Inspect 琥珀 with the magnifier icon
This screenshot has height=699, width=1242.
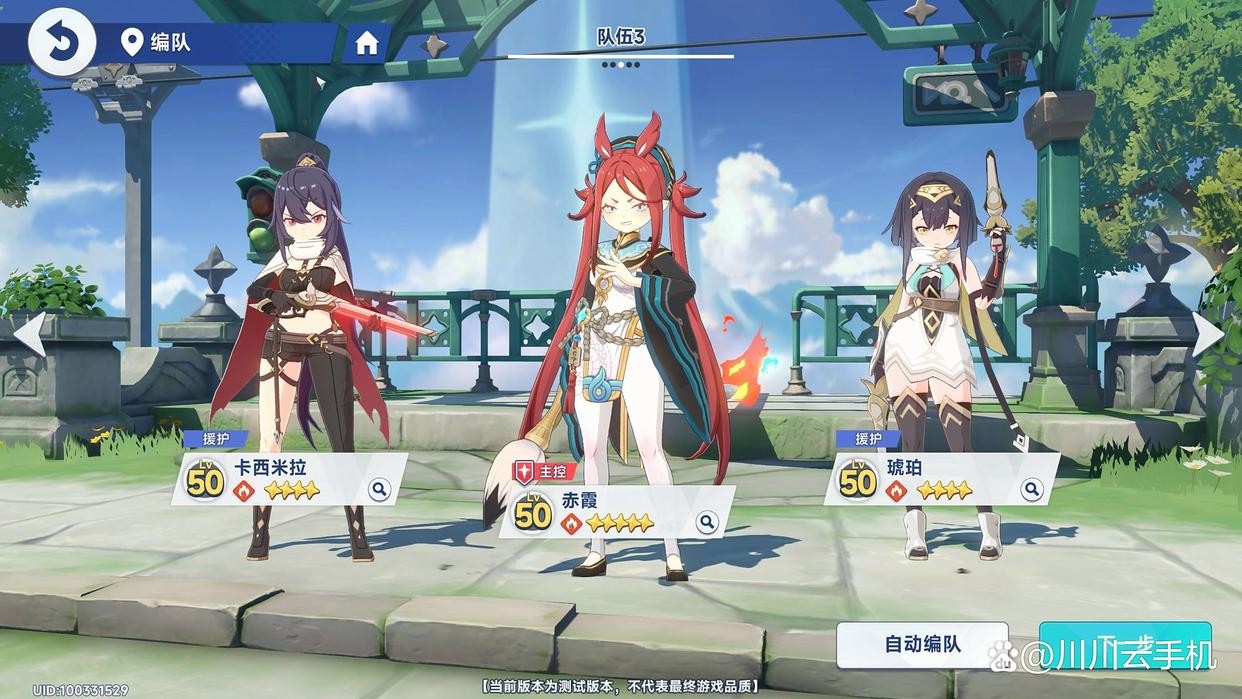pyautogui.click(x=1032, y=489)
